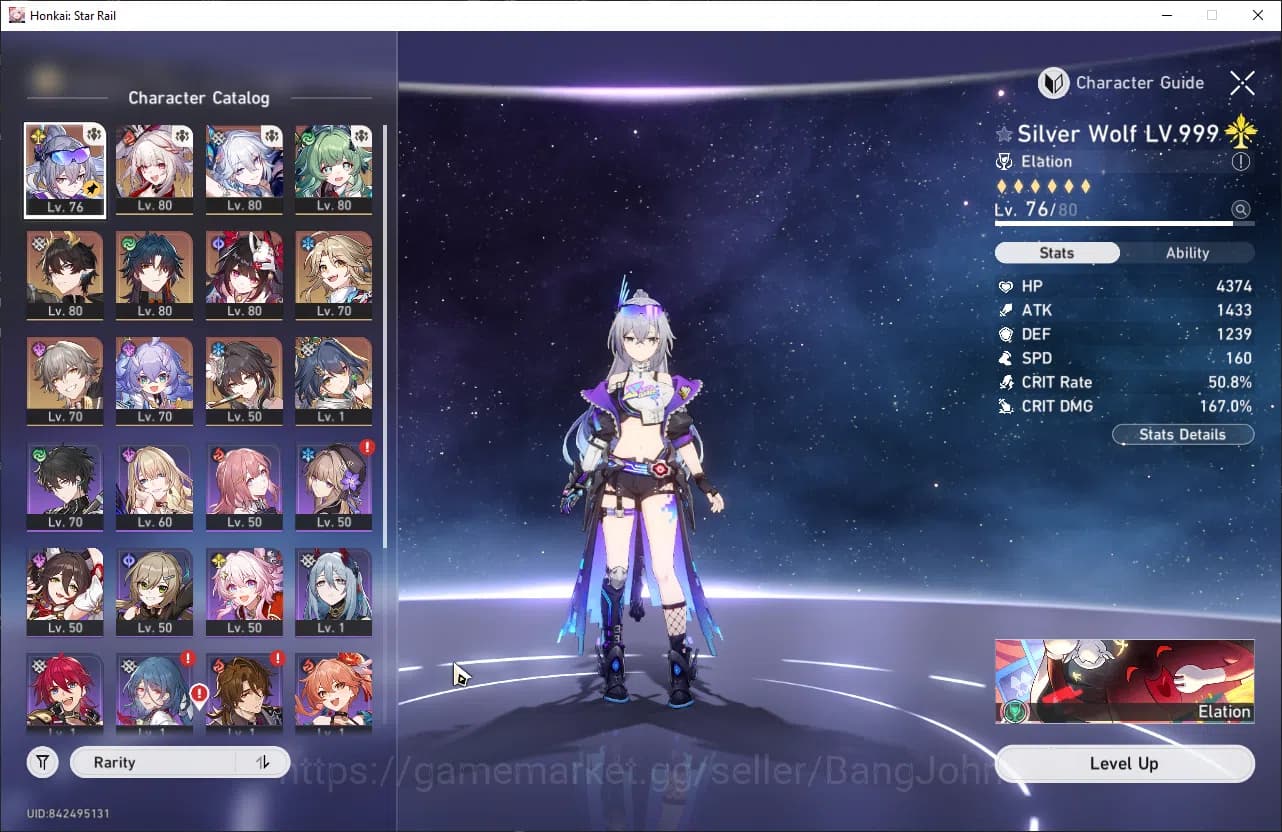Close the Character Catalog screen
1282x832 pixels.
click(1242, 83)
